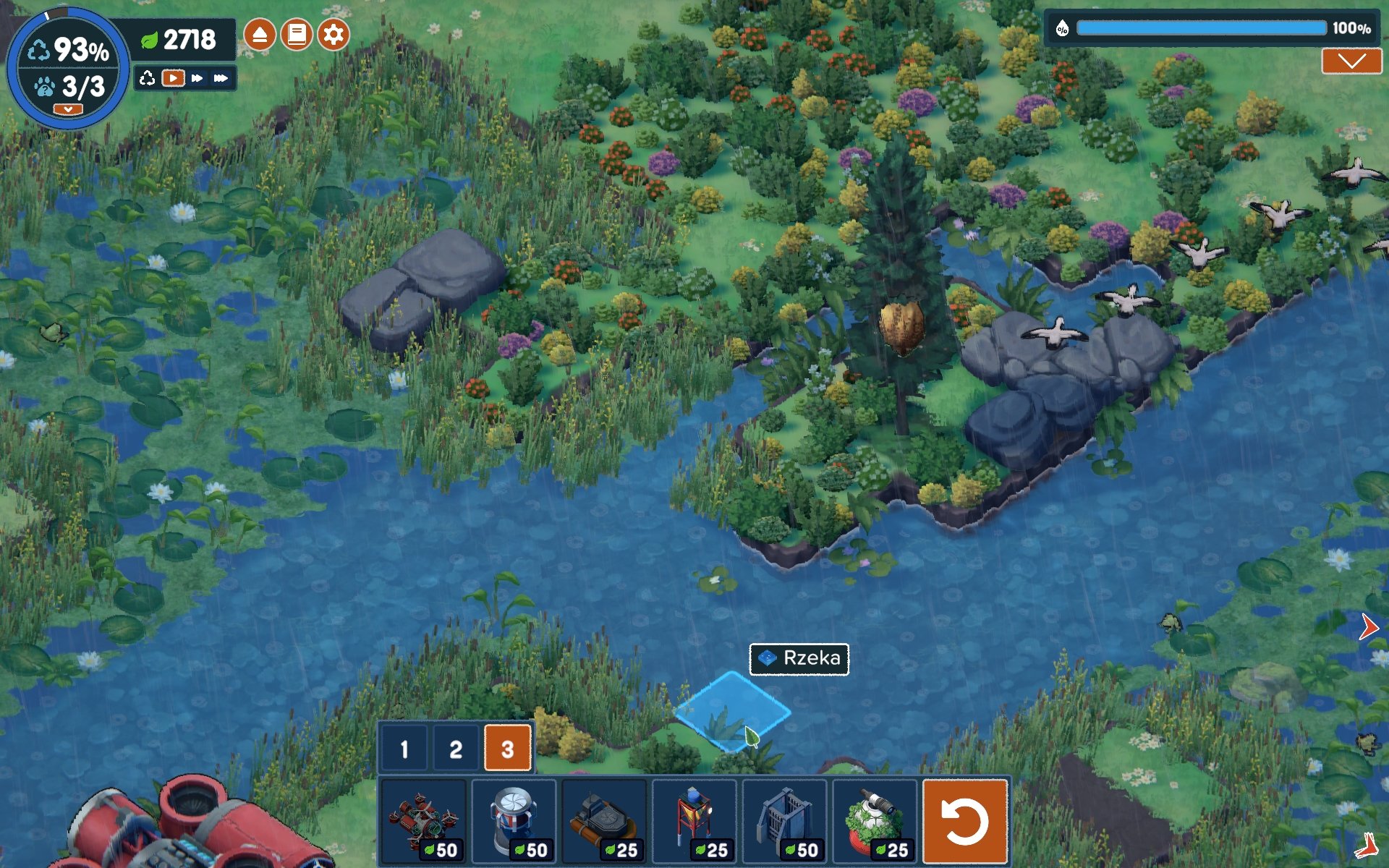The image size is (1389, 868).
Task: Open the settings gear menu
Action: (334, 35)
